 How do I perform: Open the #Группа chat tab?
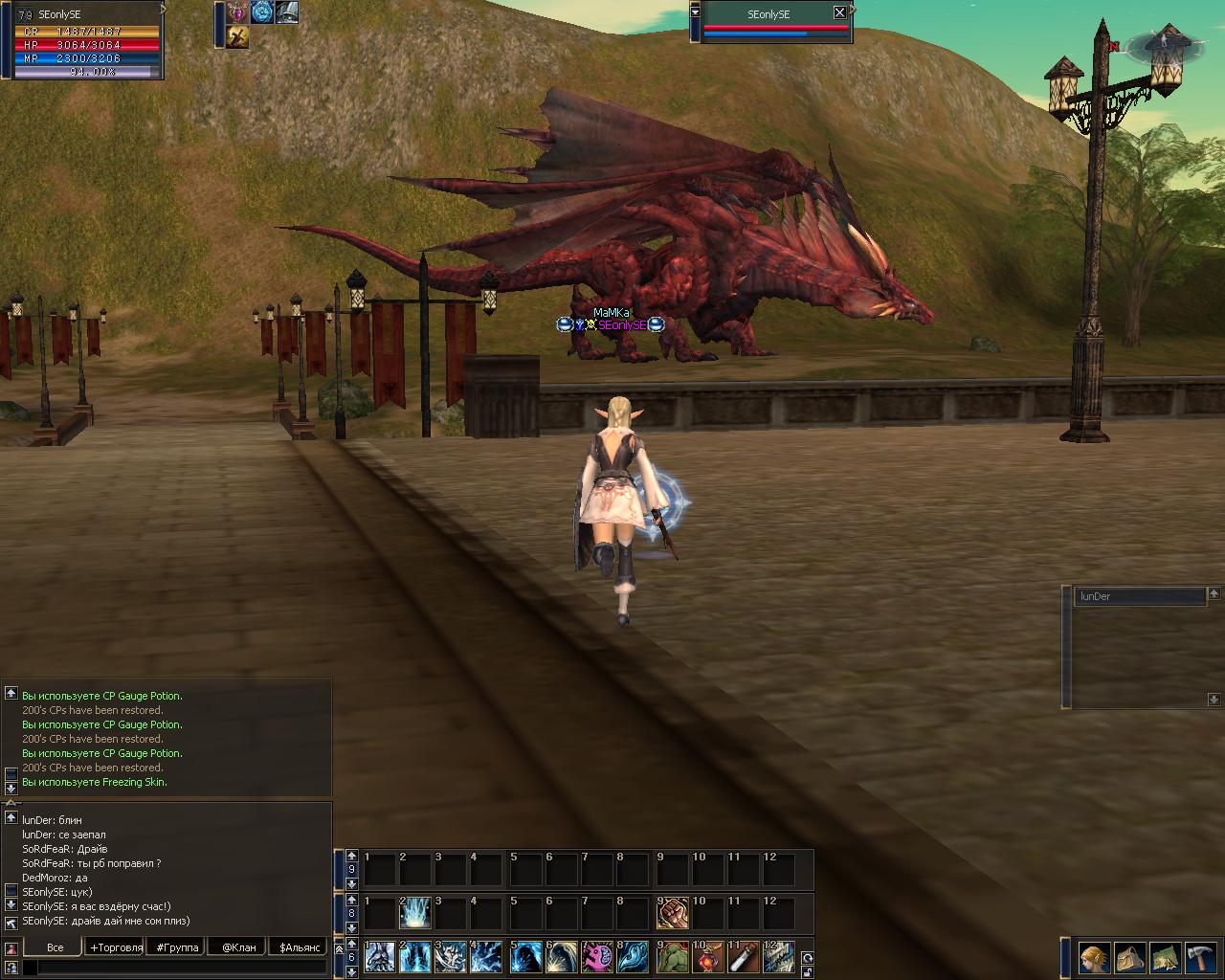coord(178,947)
